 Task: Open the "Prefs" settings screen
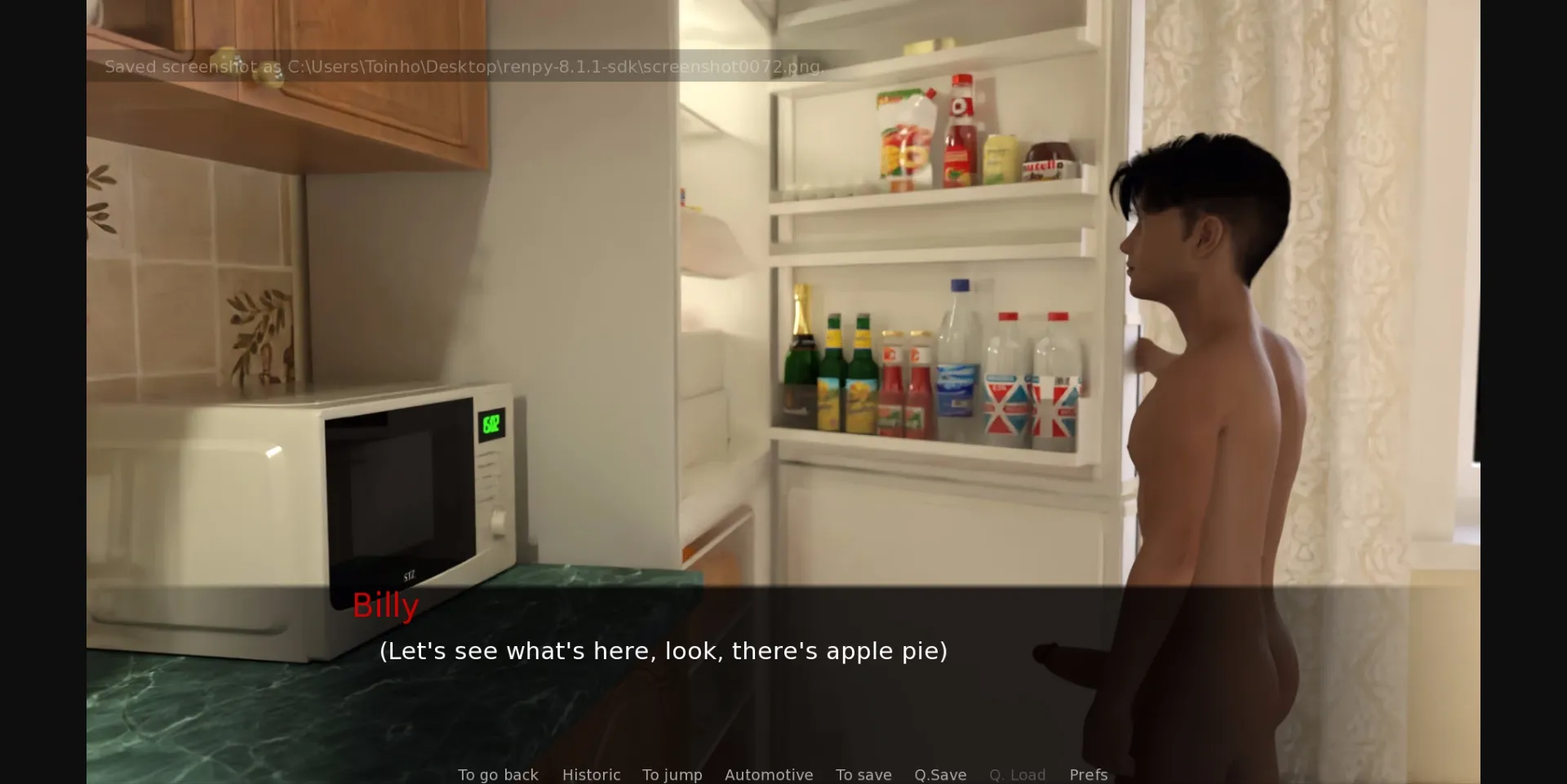1087,775
